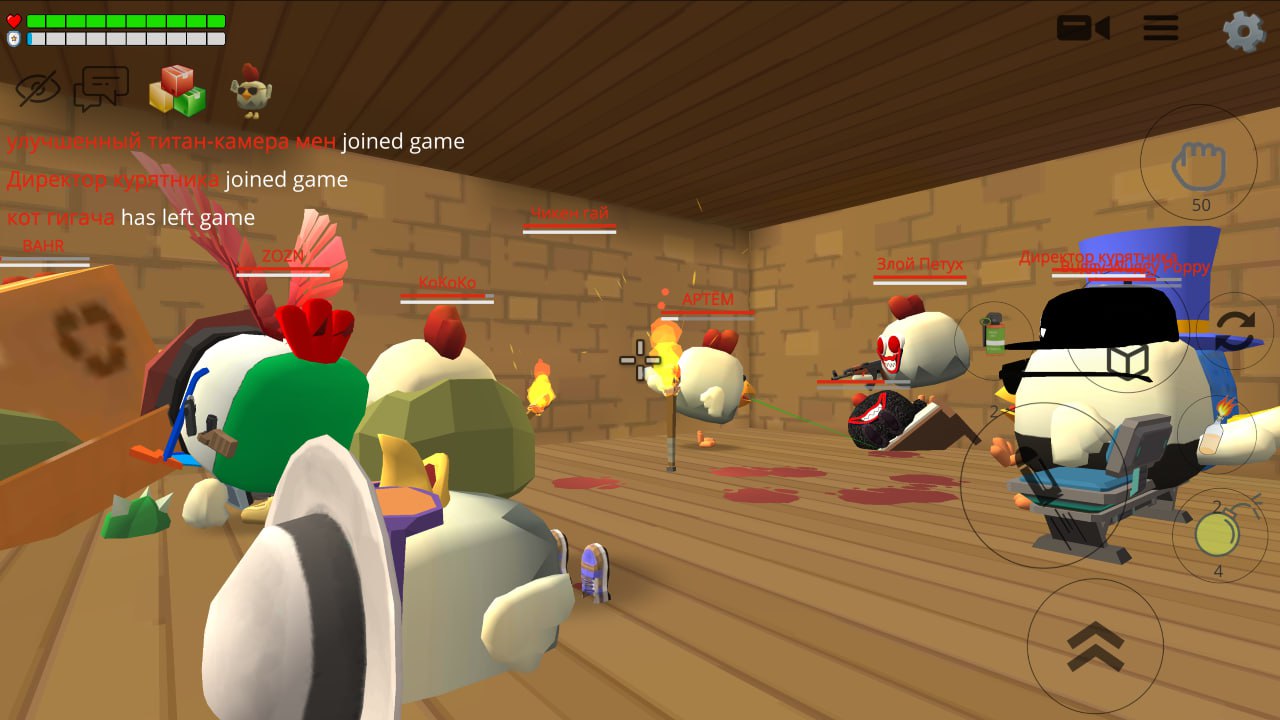Tap the shield armor icon
The image size is (1280, 720).
13,37
